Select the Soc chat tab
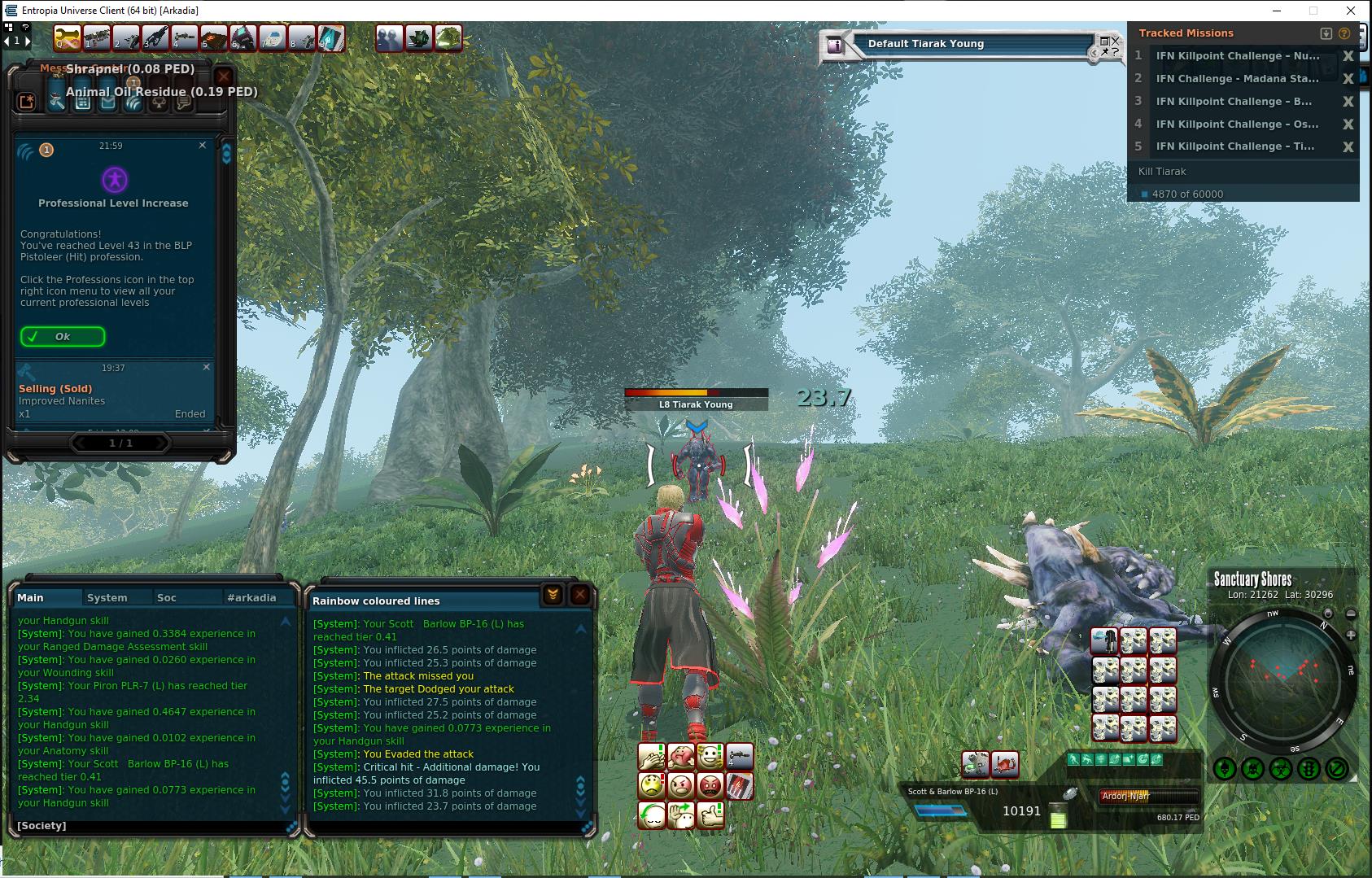 click(167, 597)
